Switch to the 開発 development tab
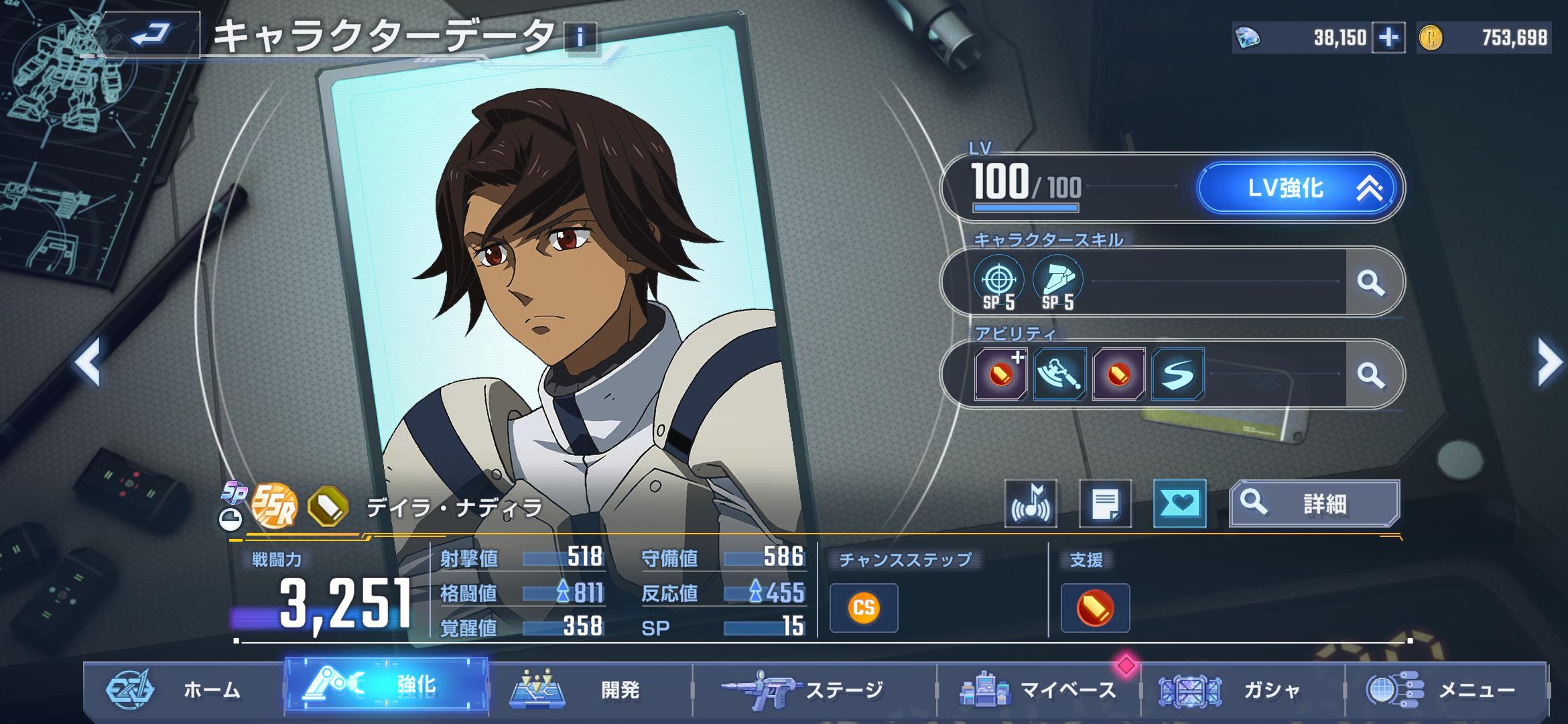Viewport: 1568px width, 724px height. click(590, 689)
